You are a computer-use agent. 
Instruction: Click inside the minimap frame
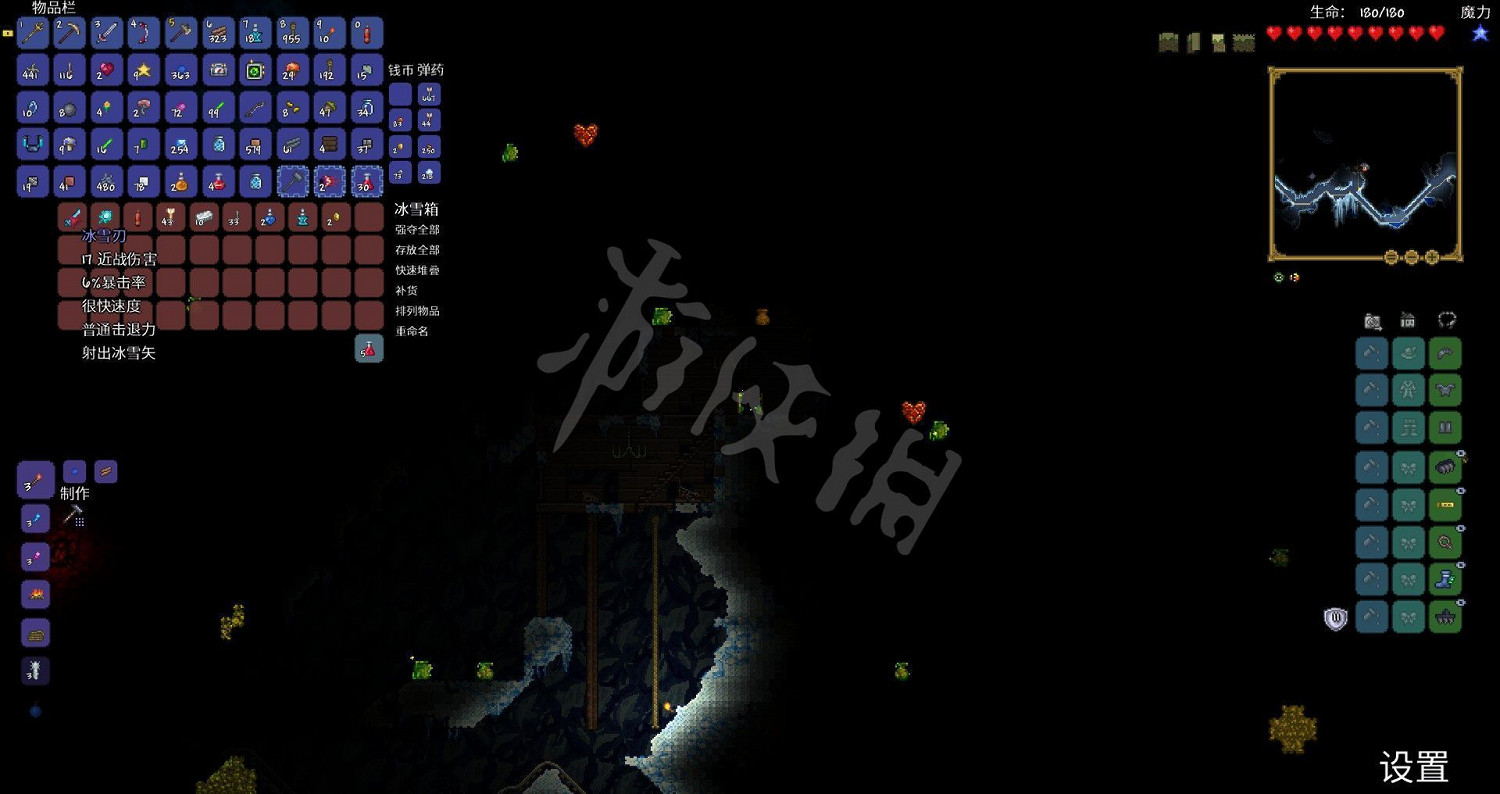[x=1365, y=160]
